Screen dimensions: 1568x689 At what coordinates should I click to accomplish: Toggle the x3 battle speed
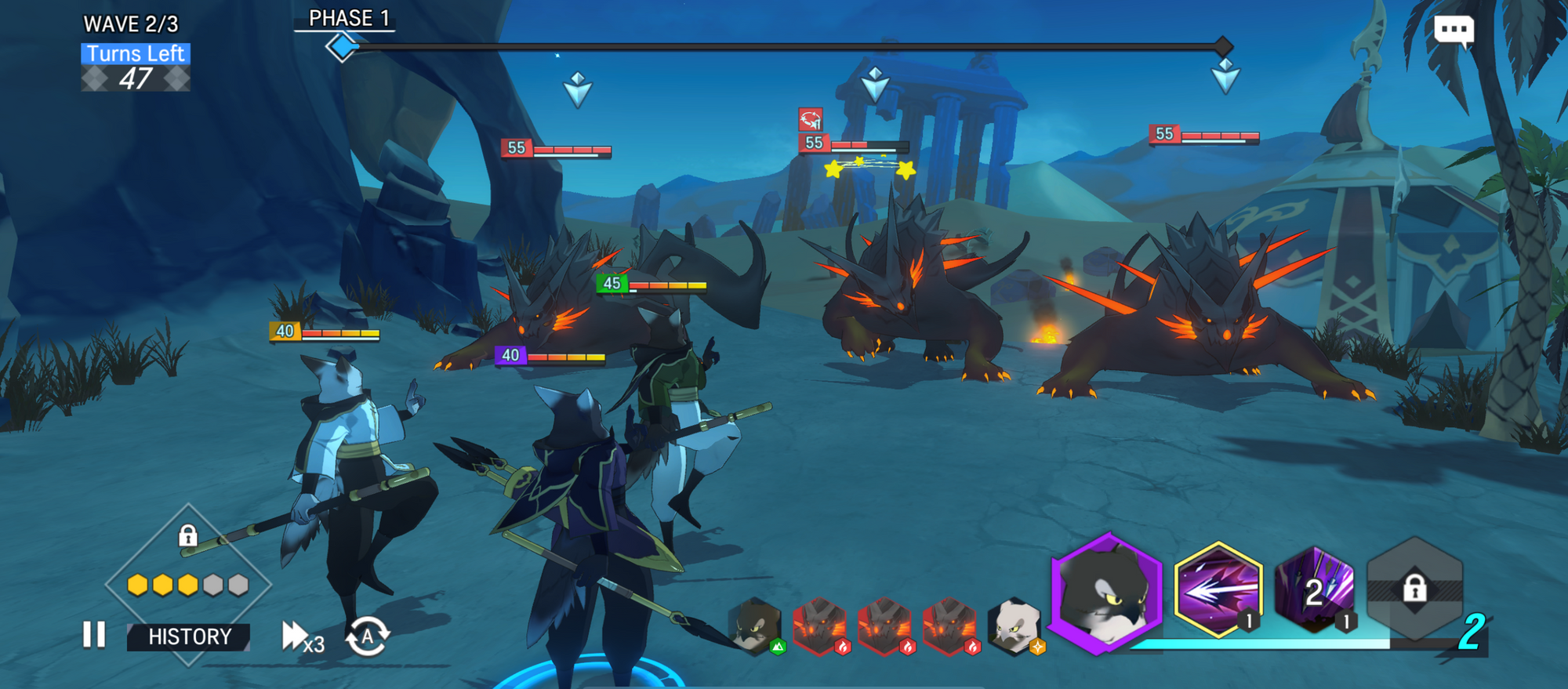point(302,636)
